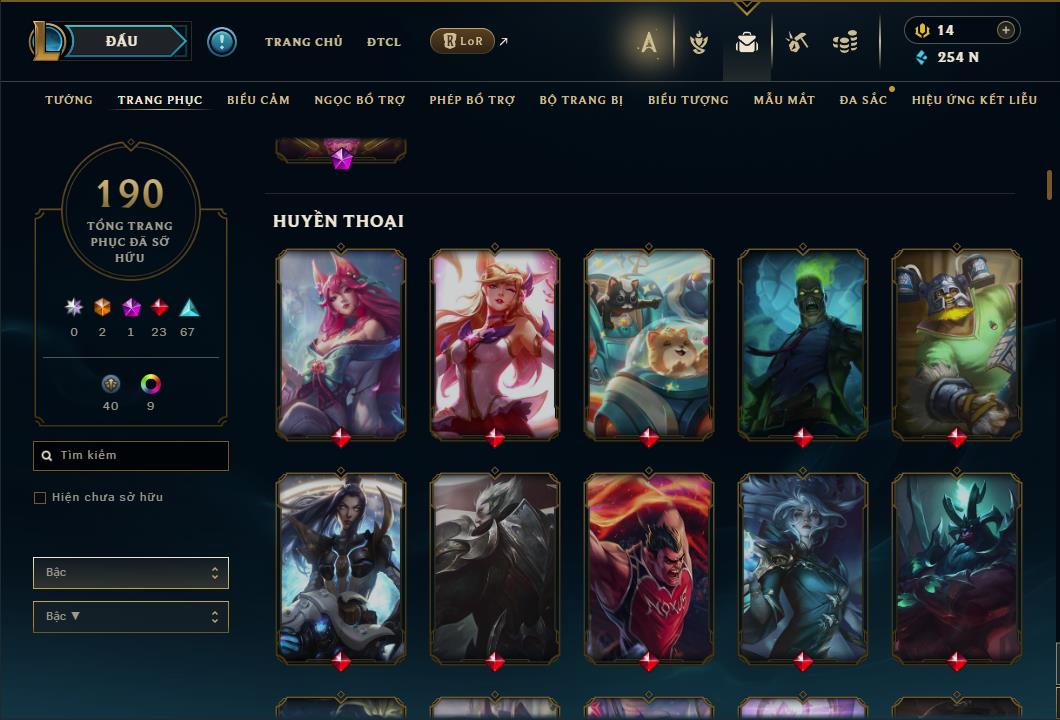Toggle the Hiện chưa sở hữu checkbox
The width and height of the screenshot is (1060, 720).
(40, 498)
